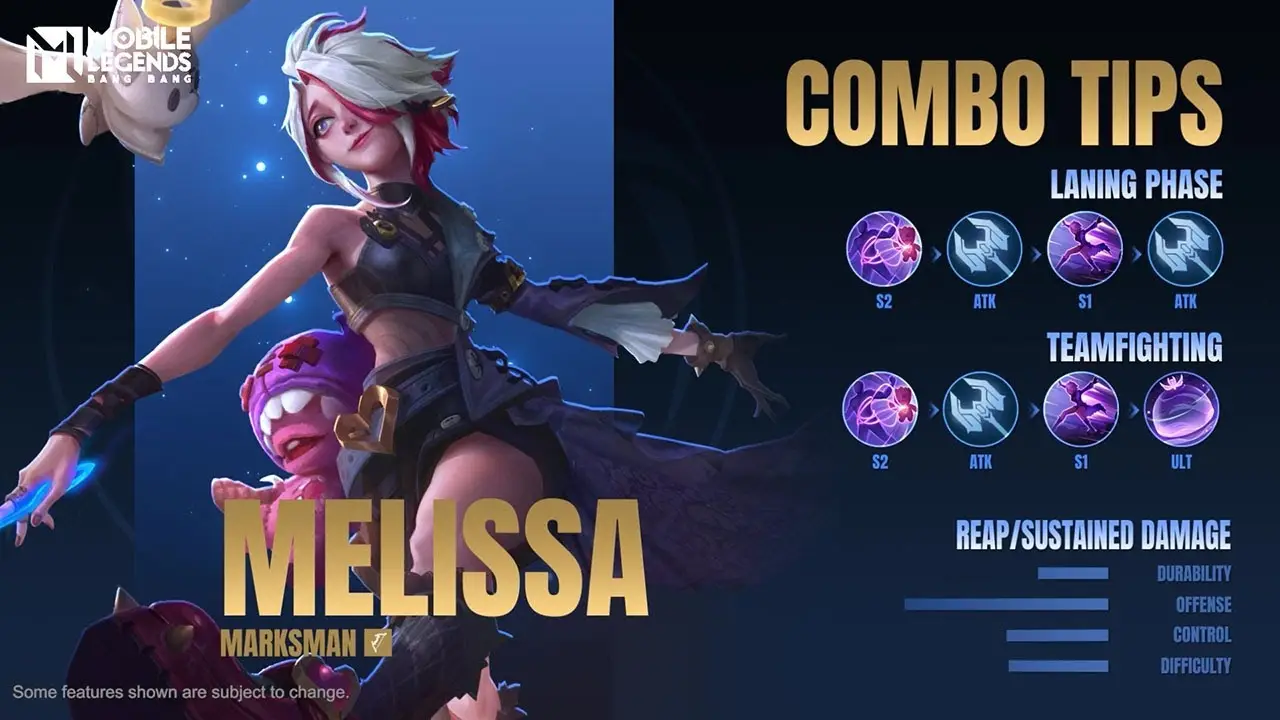Click the S2 skill icon under Teamfighting
The width and height of the screenshot is (1280, 720).
pos(880,409)
